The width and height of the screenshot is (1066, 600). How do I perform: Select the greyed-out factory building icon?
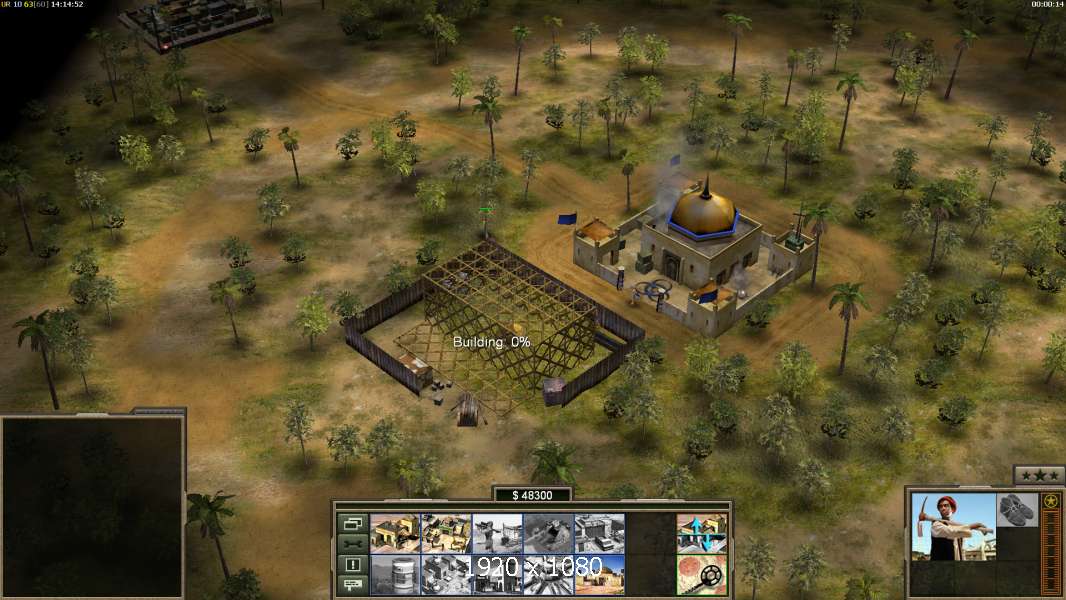446,575
